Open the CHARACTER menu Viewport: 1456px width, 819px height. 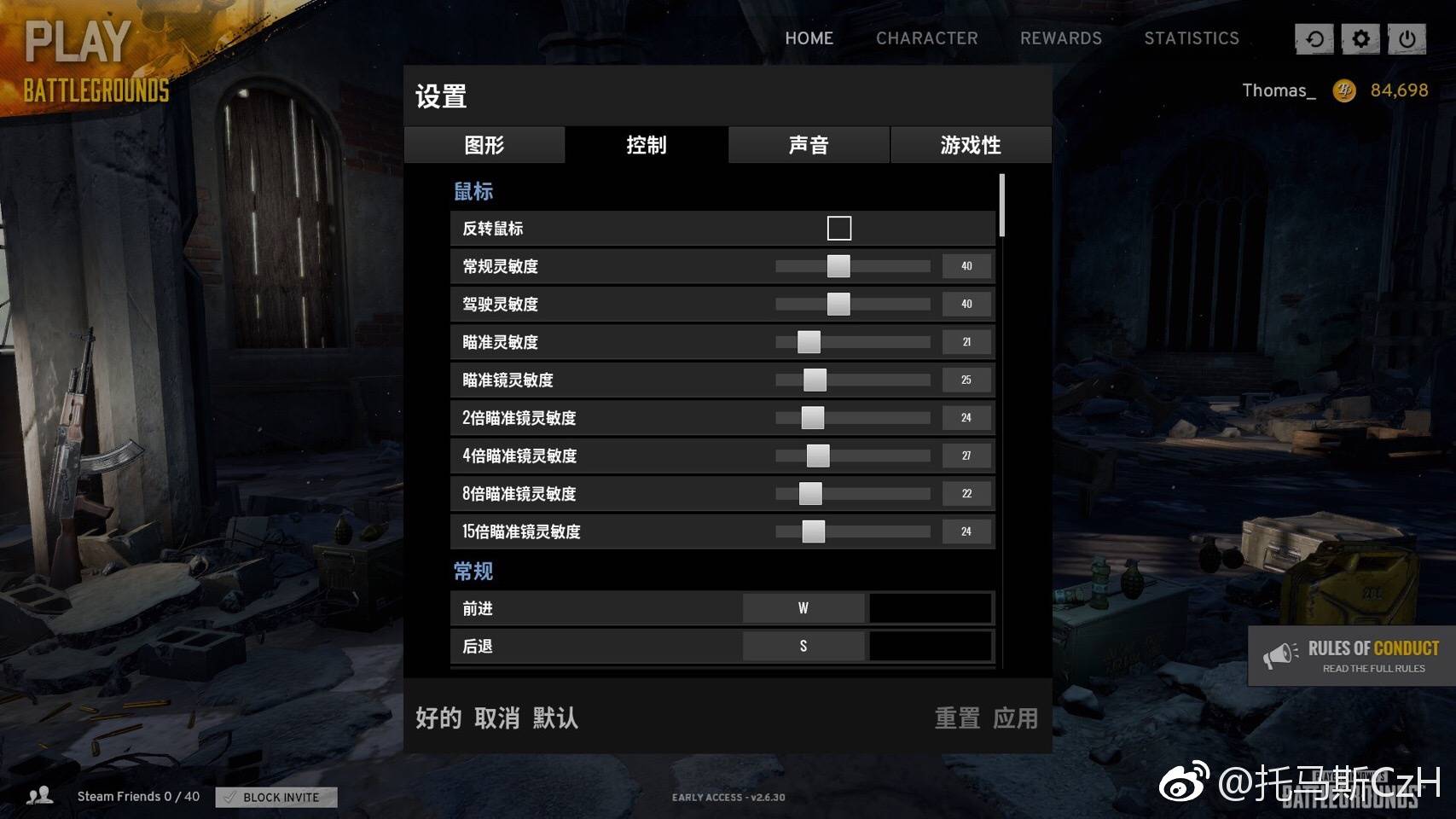pos(927,38)
